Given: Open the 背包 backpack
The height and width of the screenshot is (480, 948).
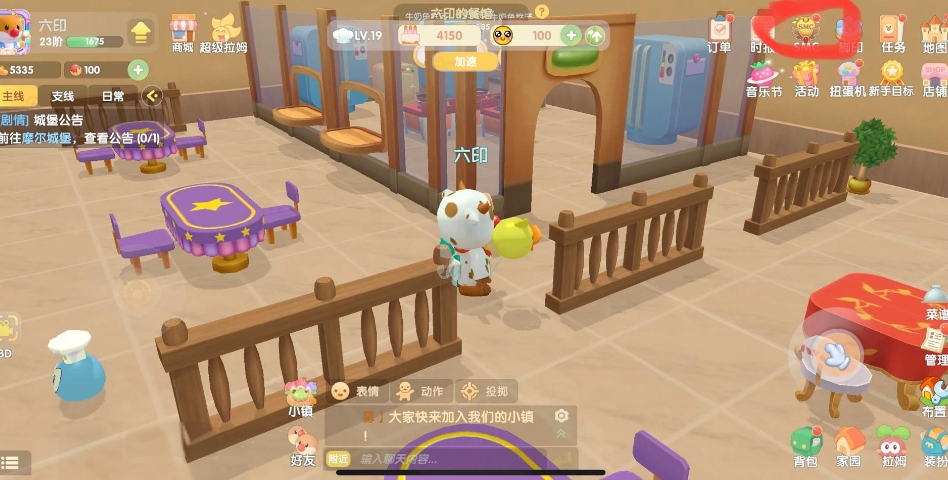Looking at the screenshot, I should tap(805, 446).
